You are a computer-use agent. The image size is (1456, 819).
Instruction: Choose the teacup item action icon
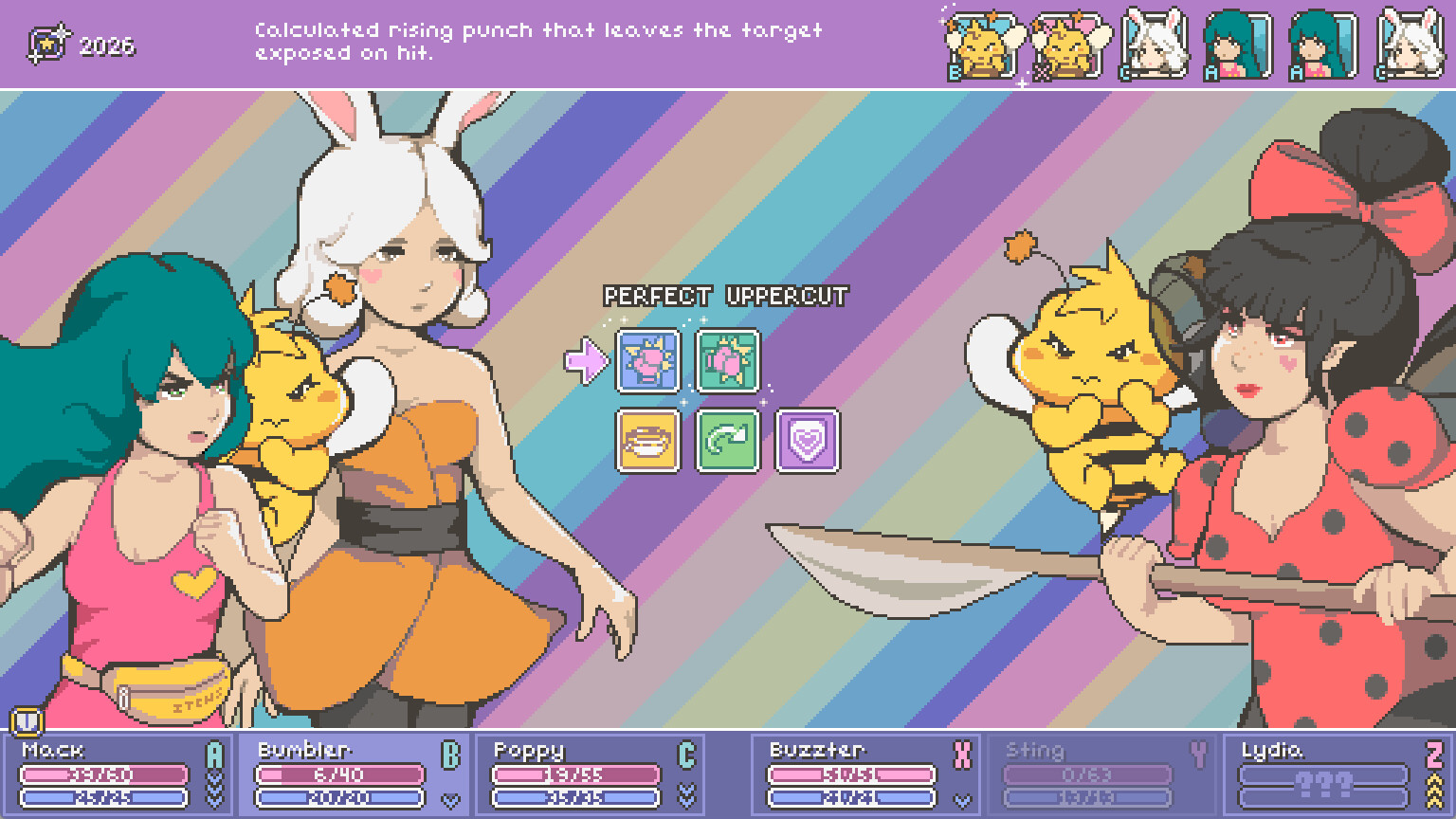click(646, 443)
